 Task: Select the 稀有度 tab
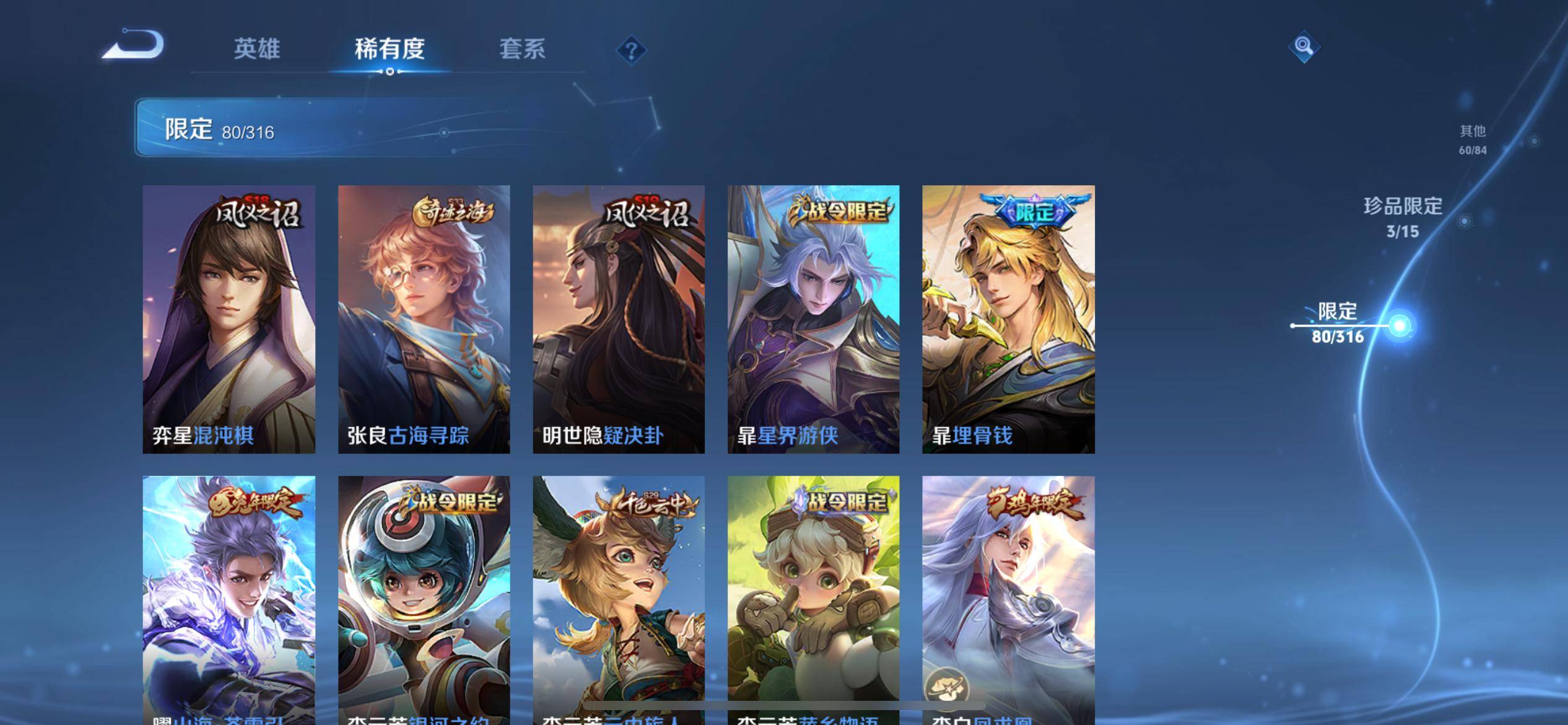coord(390,49)
